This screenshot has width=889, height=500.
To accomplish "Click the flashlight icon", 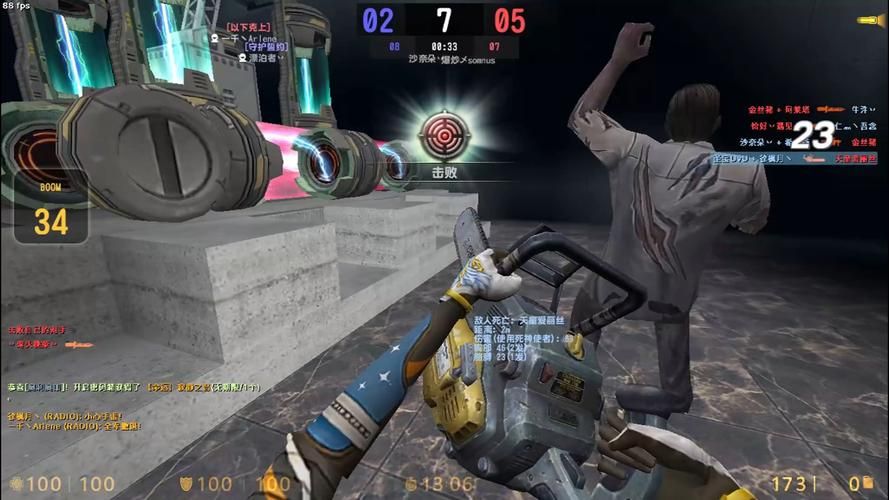I will click(869, 20).
